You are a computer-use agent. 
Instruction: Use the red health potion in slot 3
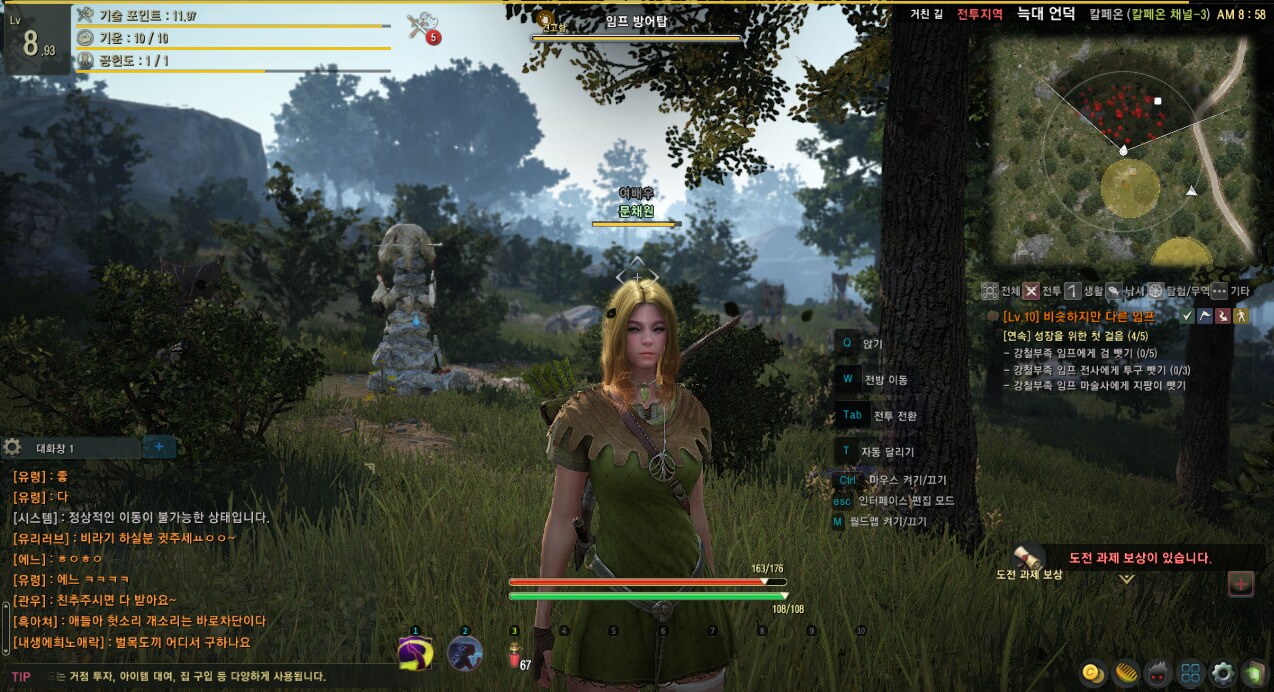[x=514, y=654]
